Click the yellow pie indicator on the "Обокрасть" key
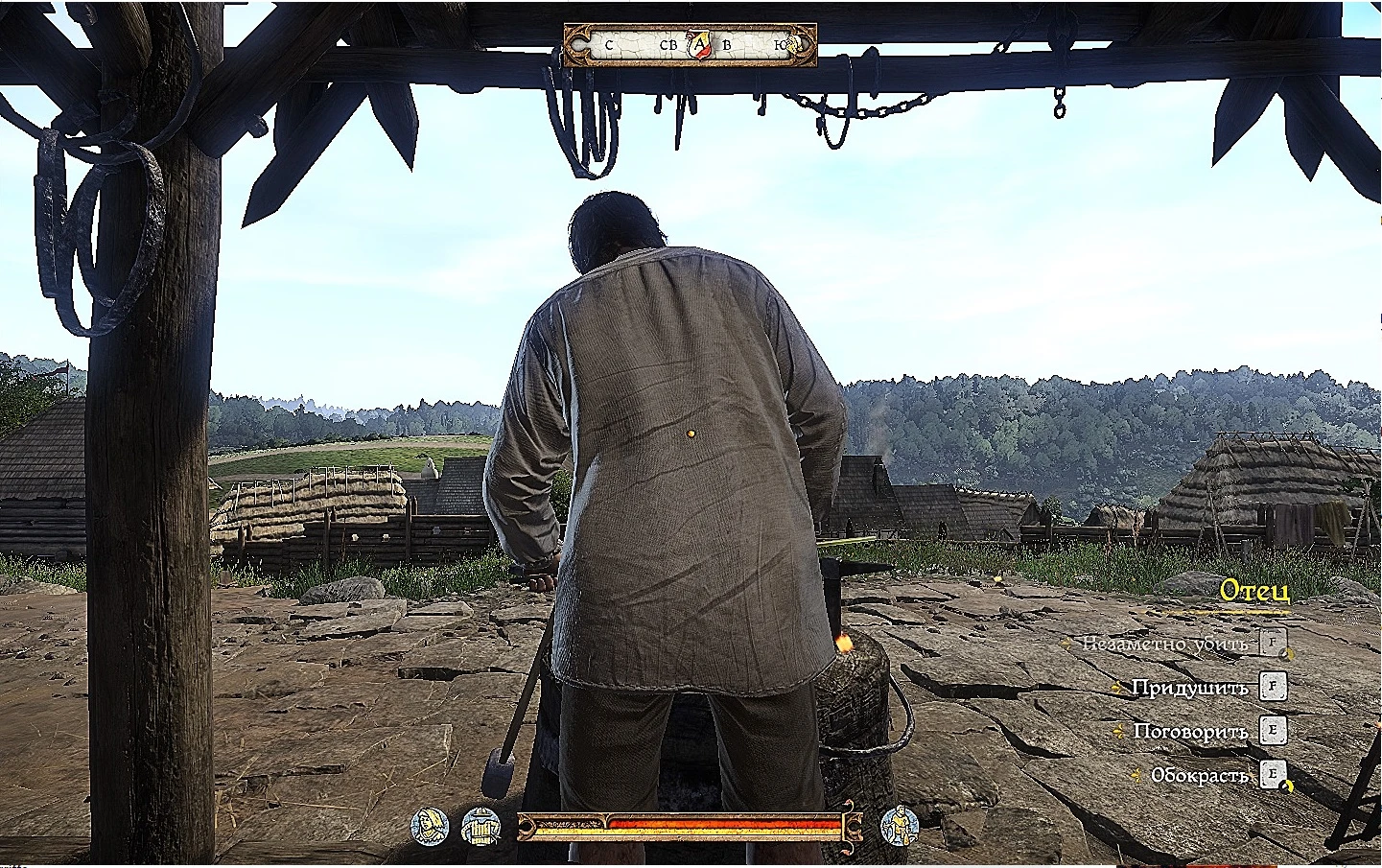1382x868 pixels. pos(1286,785)
